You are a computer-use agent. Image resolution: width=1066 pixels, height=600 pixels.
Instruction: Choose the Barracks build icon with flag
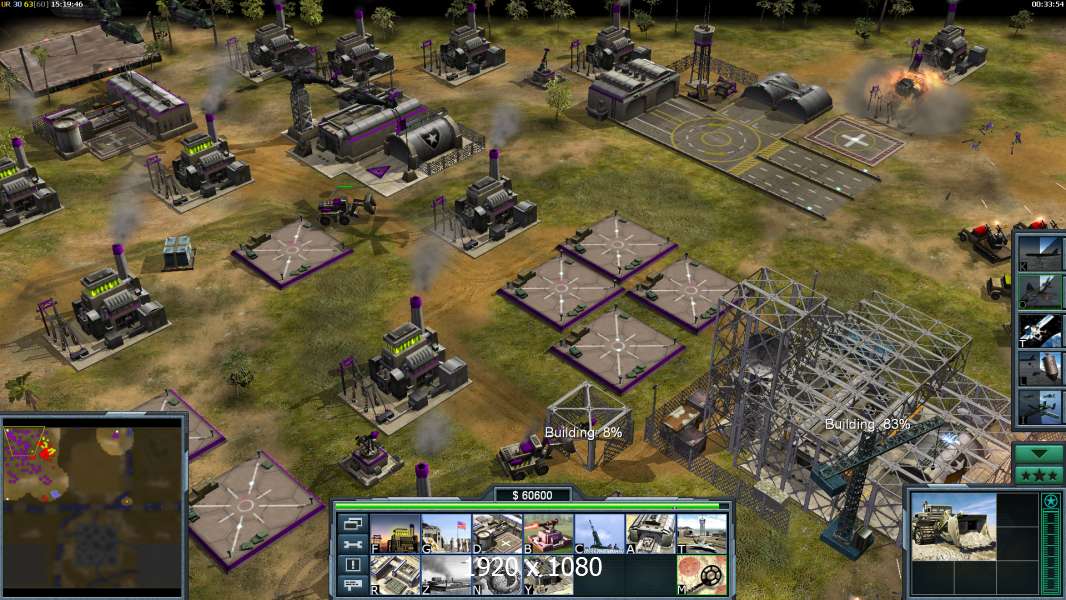446,534
